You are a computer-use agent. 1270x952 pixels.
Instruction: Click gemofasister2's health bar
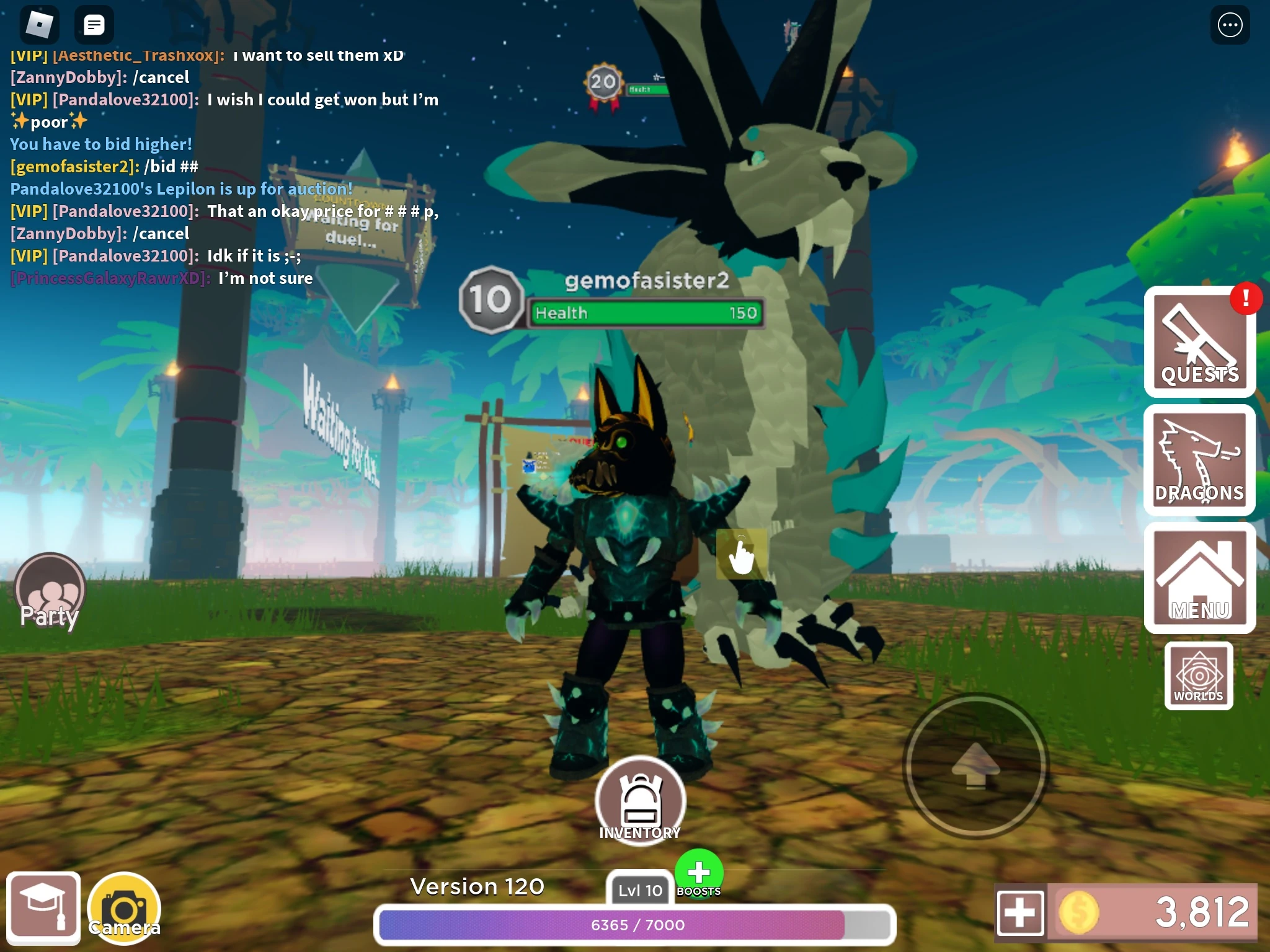click(x=646, y=313)
